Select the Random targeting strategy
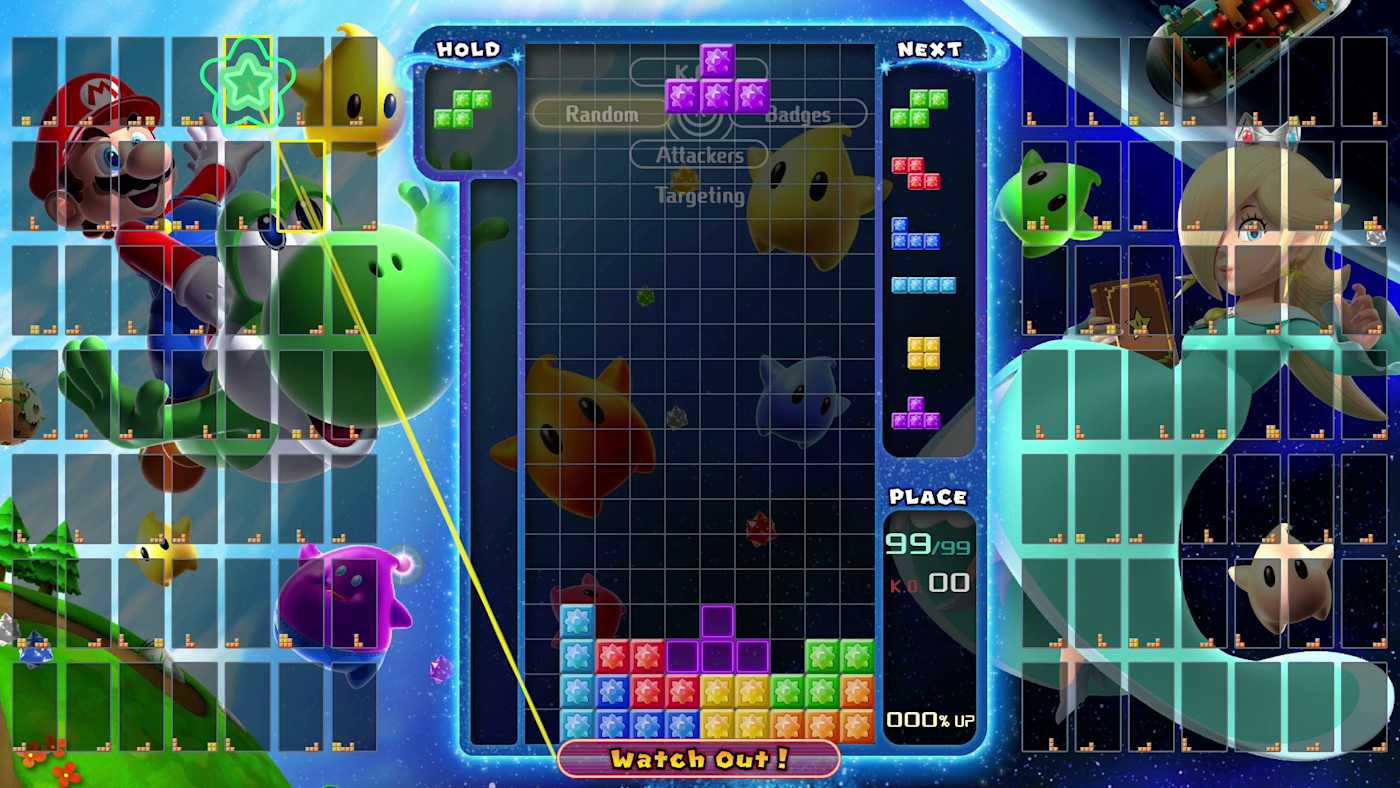1400x788 pixels. coord(602,114)
